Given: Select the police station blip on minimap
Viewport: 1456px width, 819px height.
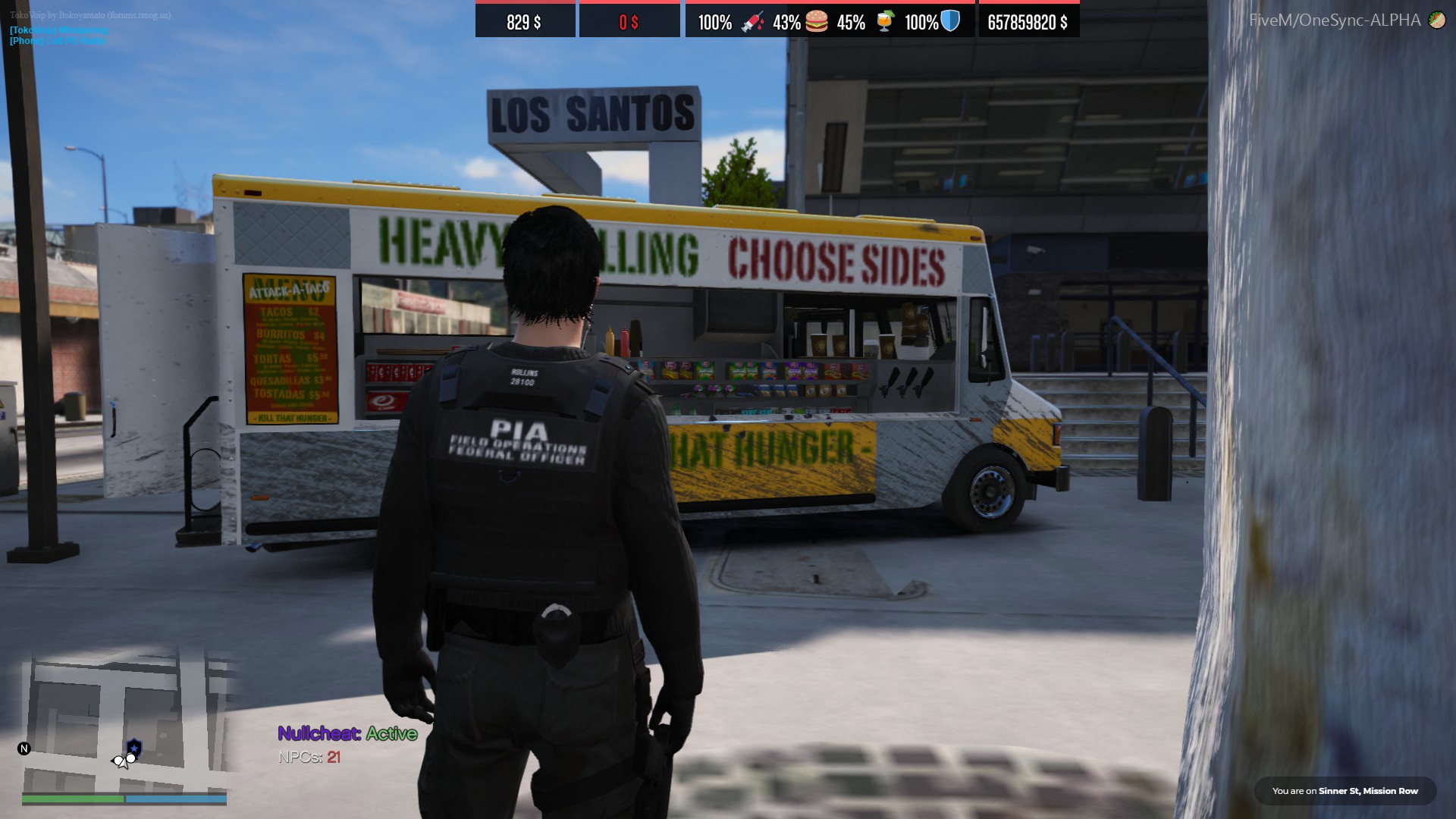Looking at the screenshot, I should [134, 748].
